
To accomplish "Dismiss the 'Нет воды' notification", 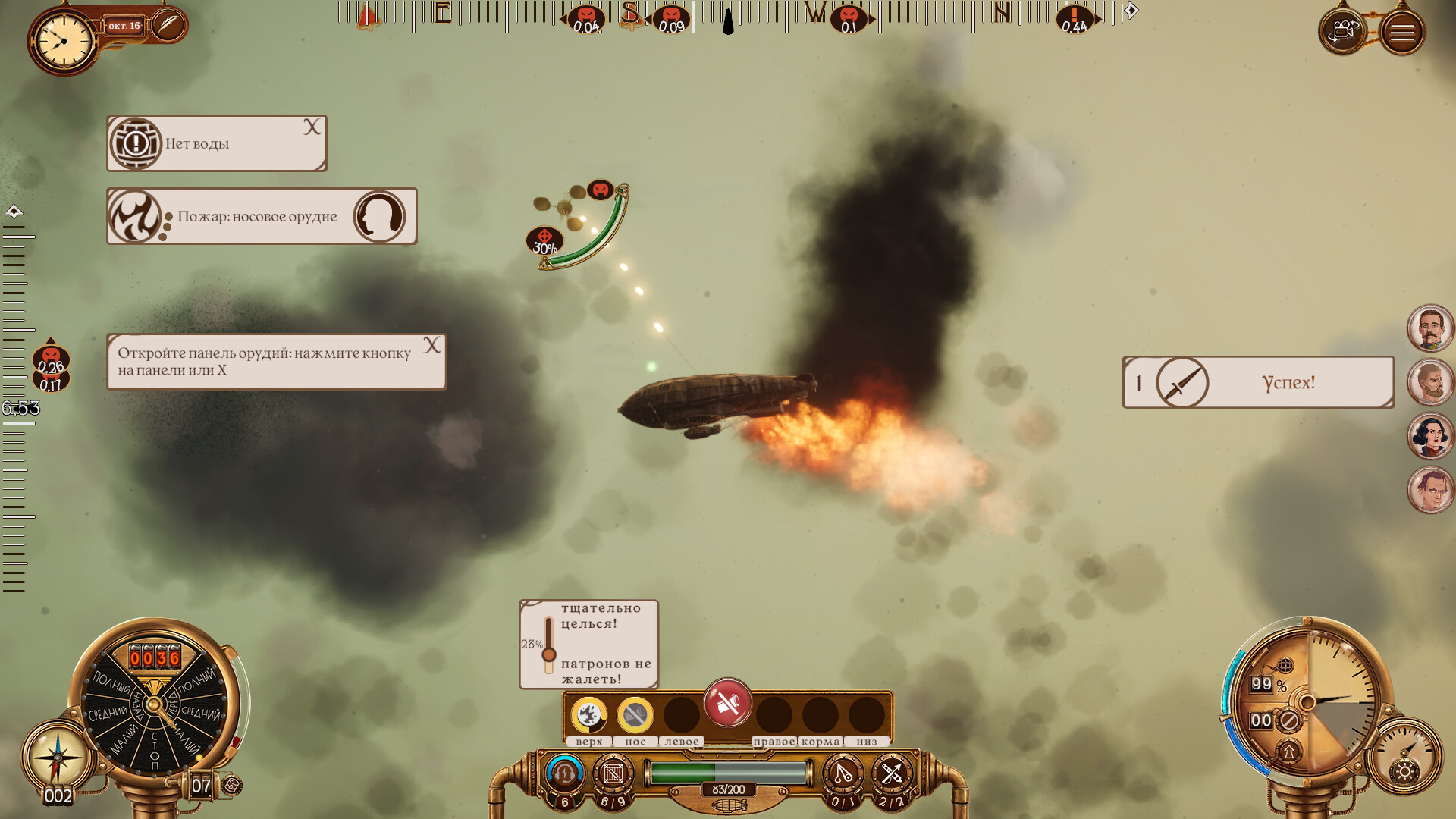I will 312,127.
